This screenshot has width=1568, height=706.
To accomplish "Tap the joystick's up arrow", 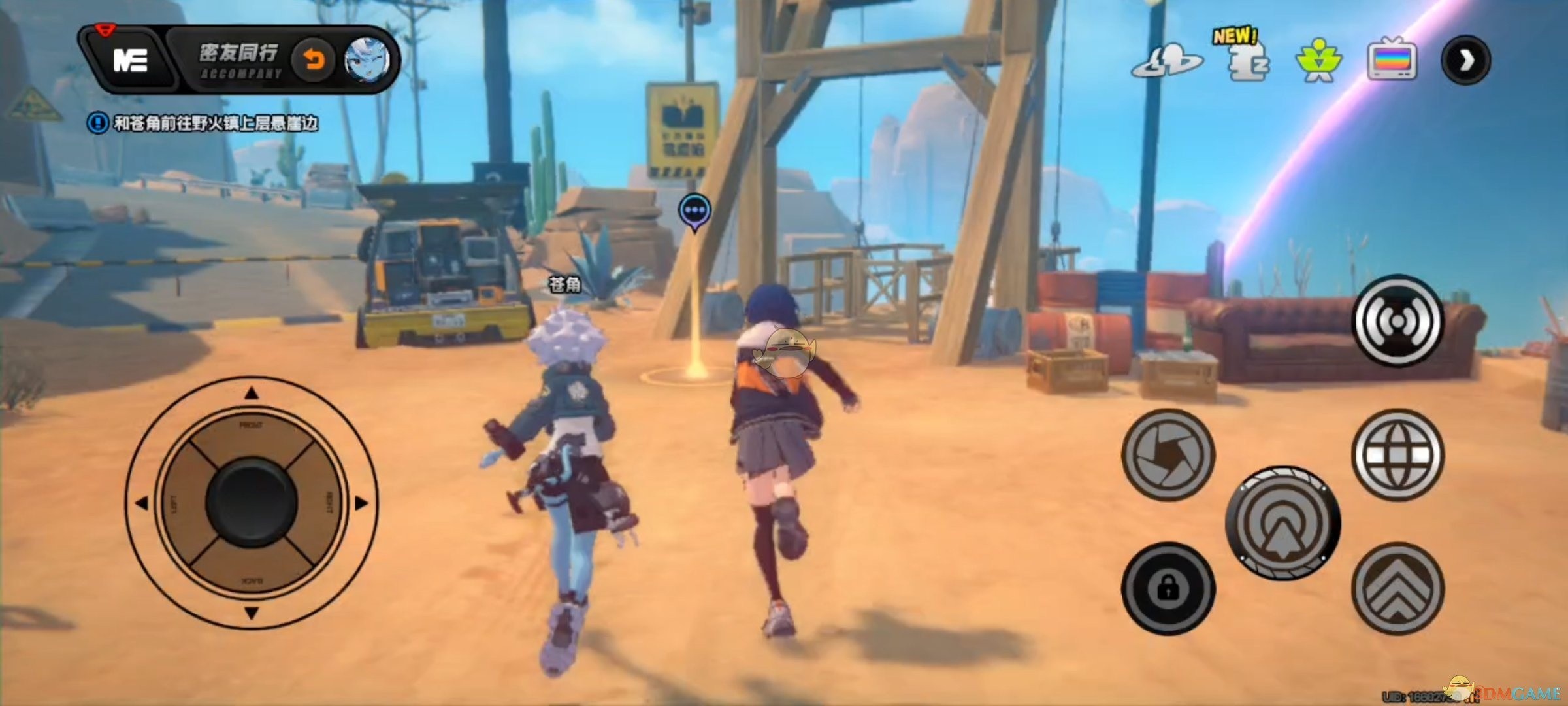I will point(252,394).
